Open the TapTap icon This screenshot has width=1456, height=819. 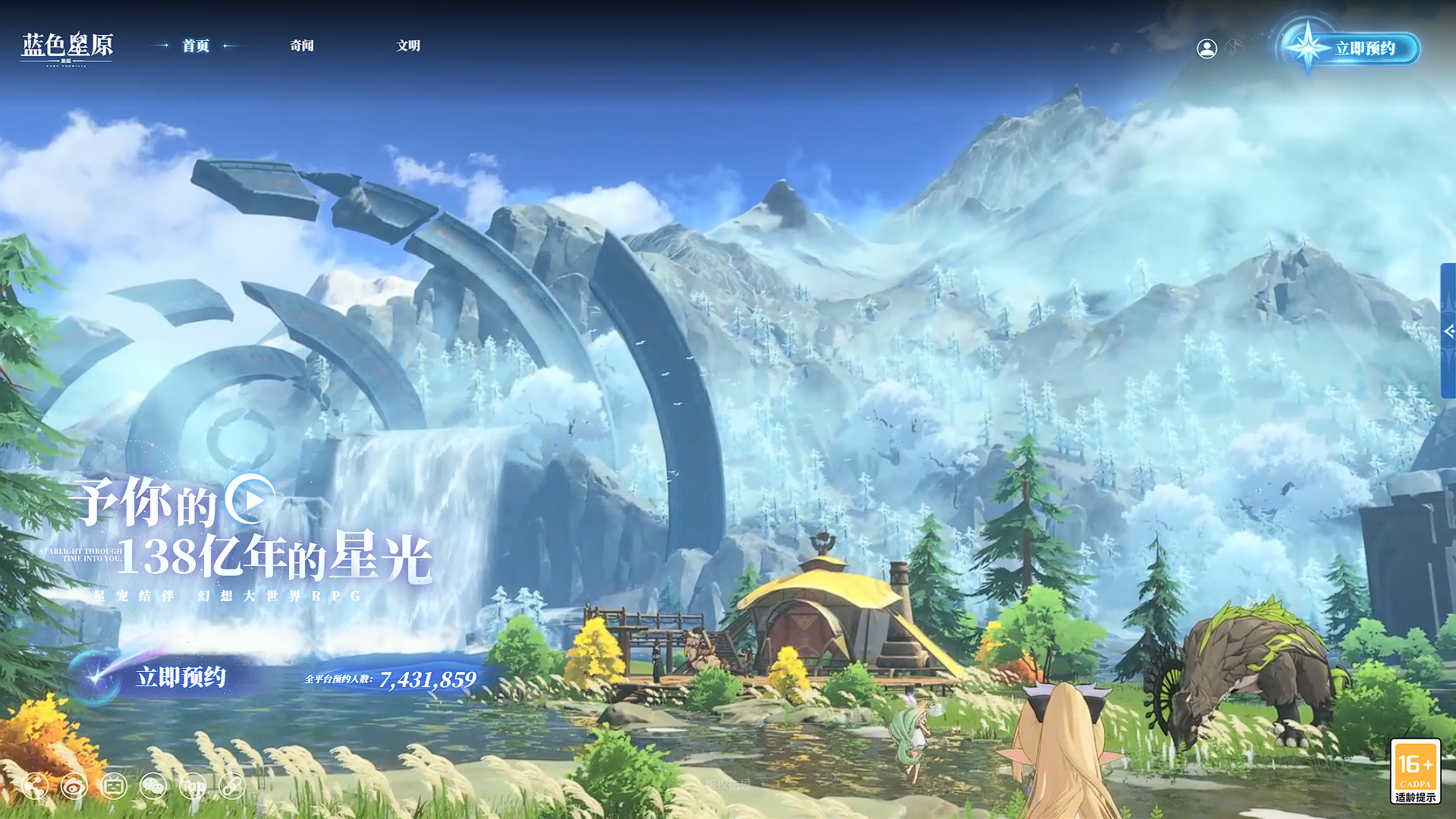pos(193,786)
